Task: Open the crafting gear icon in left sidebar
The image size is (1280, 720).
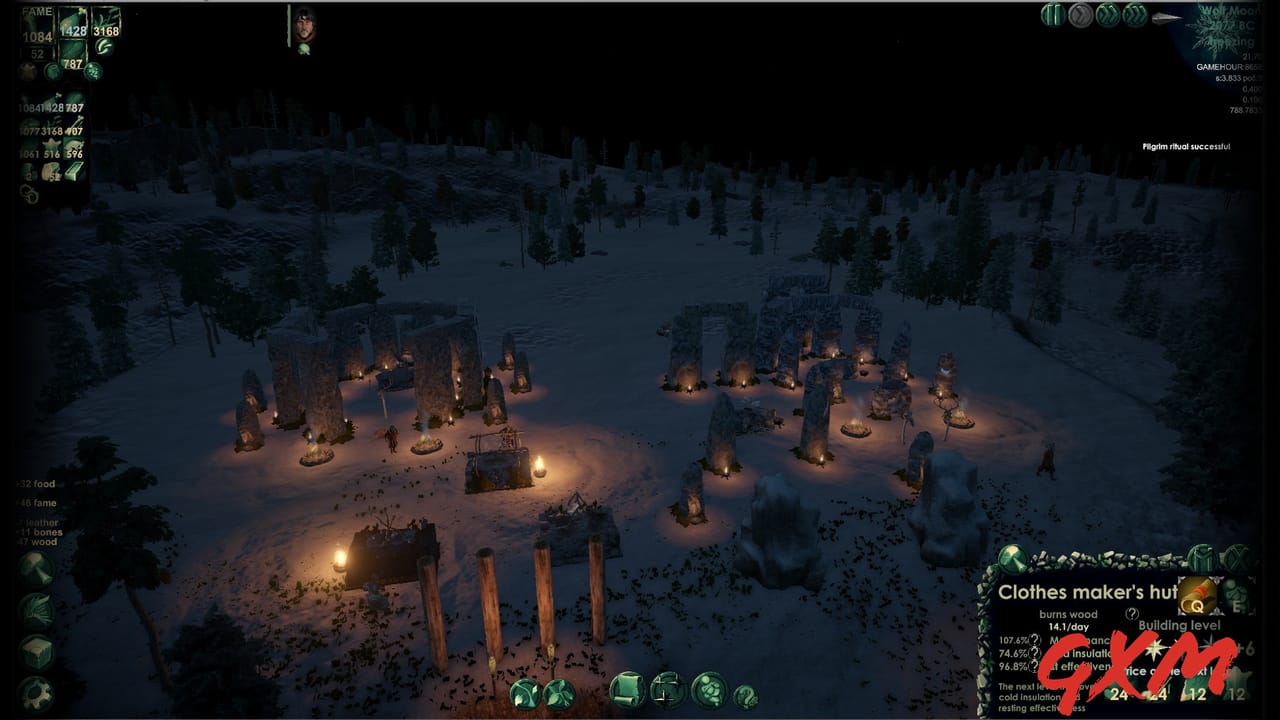Action: pyautogui.click(x=36, y=693)
